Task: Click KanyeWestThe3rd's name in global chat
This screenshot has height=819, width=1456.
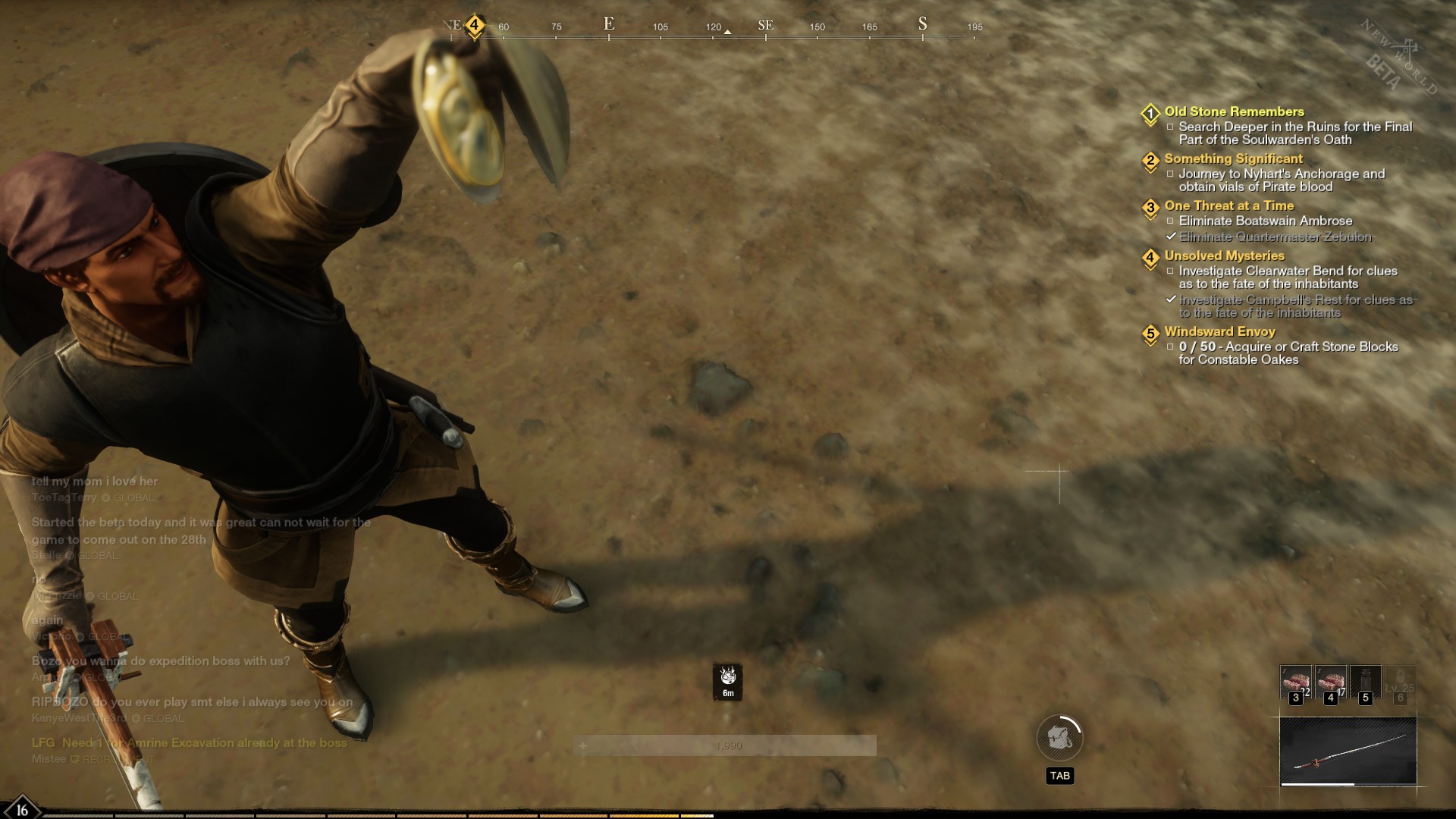Action: coord(79,718)
